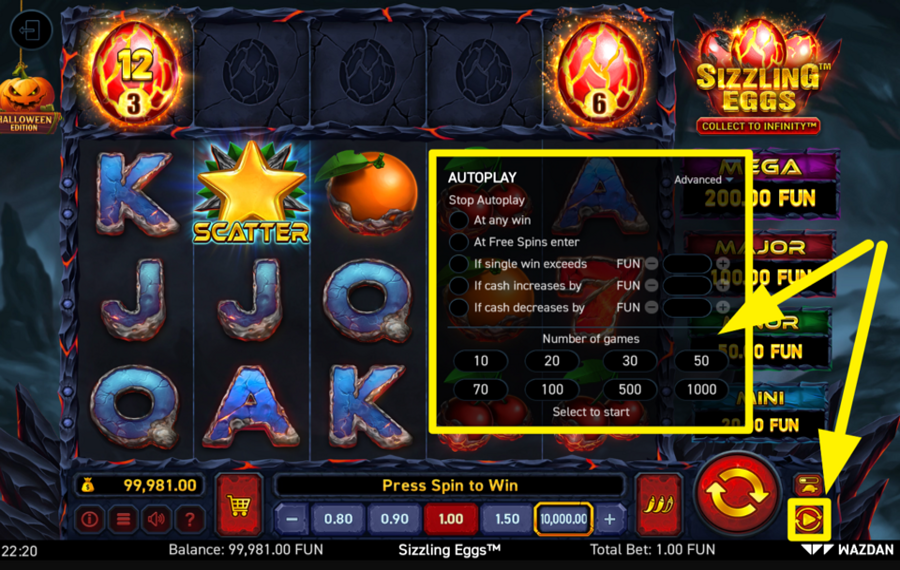Enable stop 'At Free Spins enter'
The height and width of the screenshot is (570, 900).
tap(459, 242)
